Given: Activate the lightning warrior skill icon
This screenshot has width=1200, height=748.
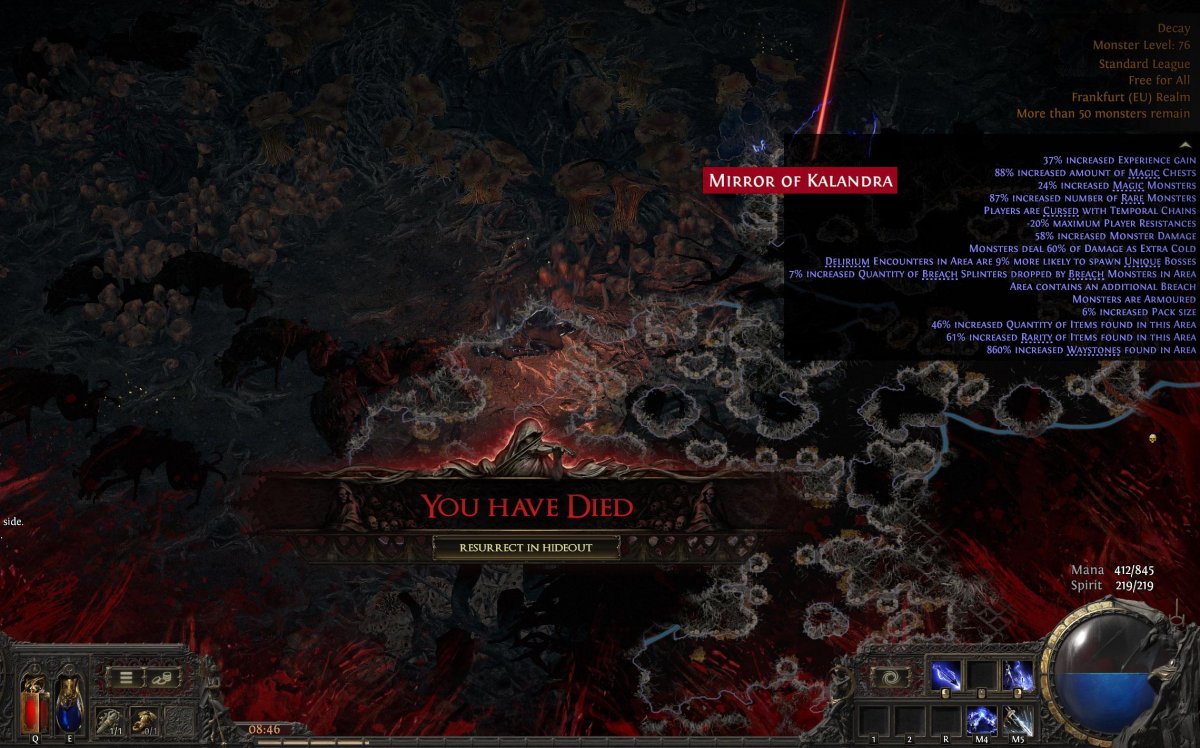Looking at the screenshot, I should pos(1018,676).
